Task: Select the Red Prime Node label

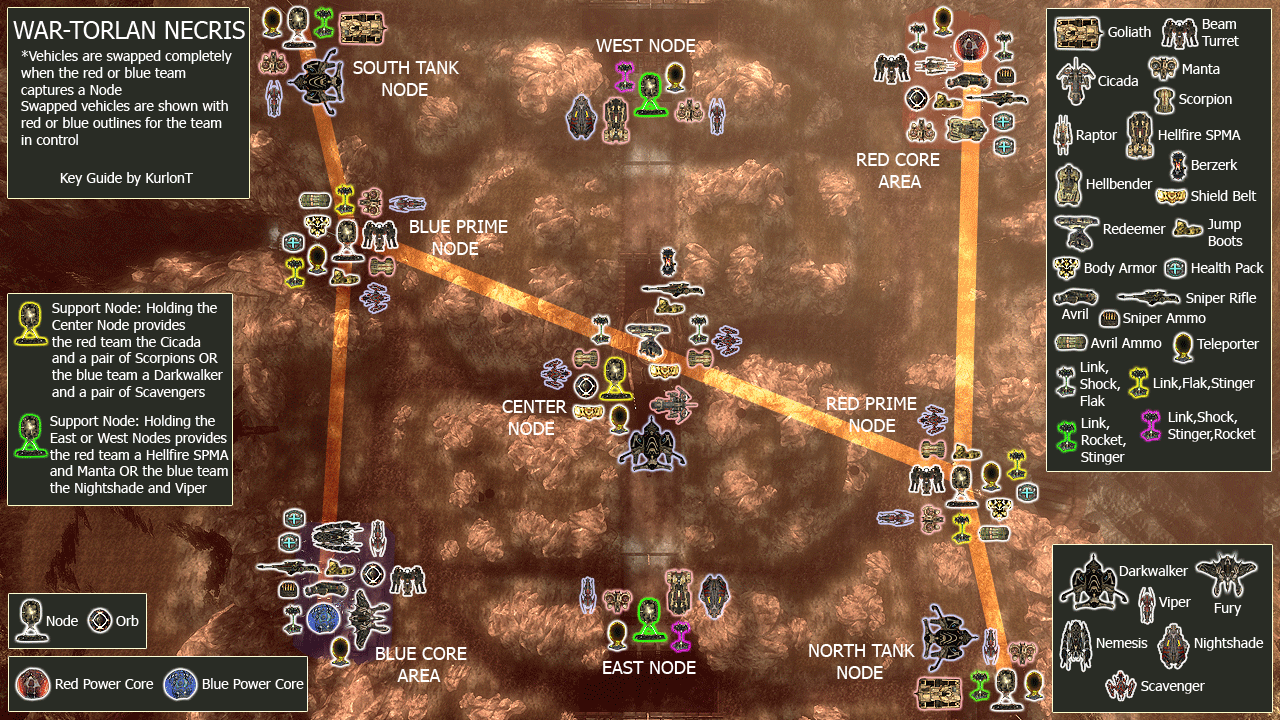Action: (x=871, y=415)
